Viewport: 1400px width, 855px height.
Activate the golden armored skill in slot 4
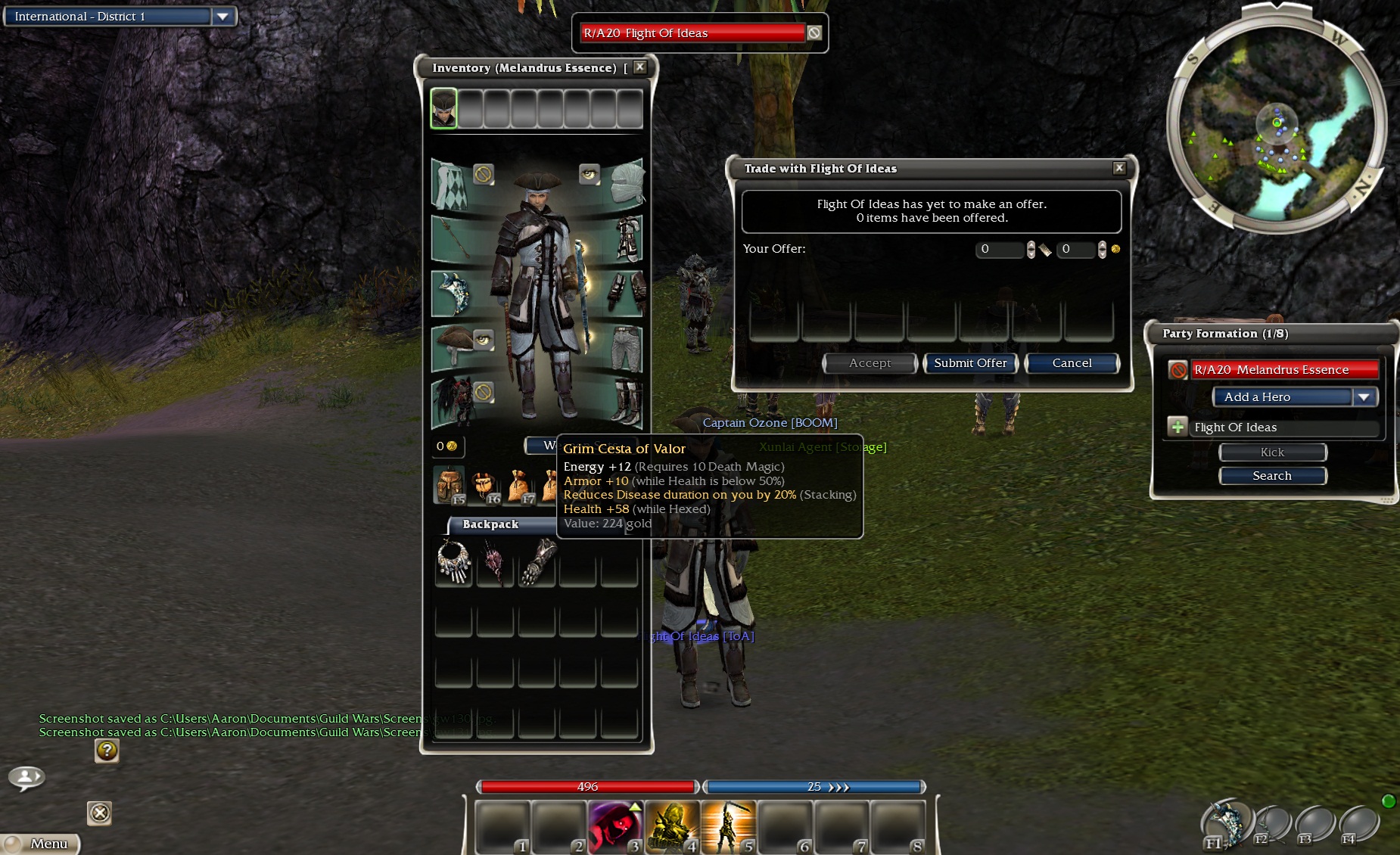point(671,826)
